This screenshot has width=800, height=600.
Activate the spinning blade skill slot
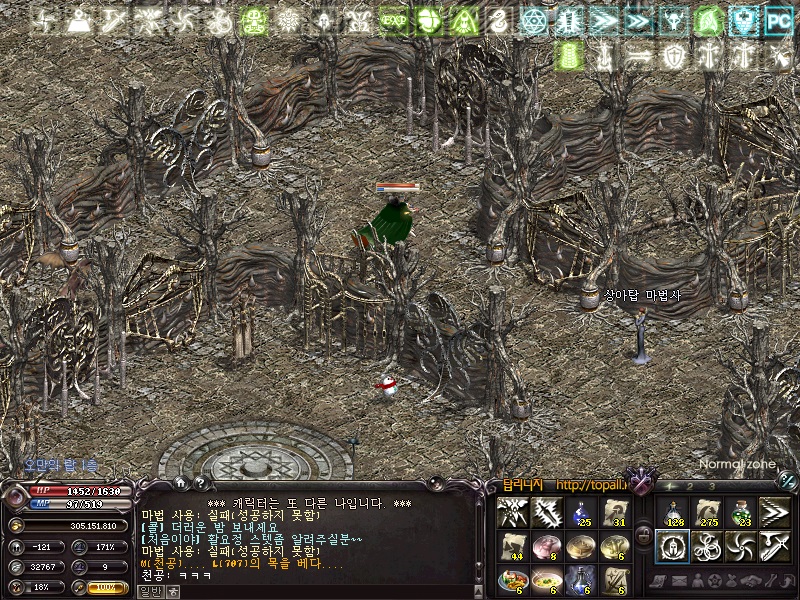(741, 548)
